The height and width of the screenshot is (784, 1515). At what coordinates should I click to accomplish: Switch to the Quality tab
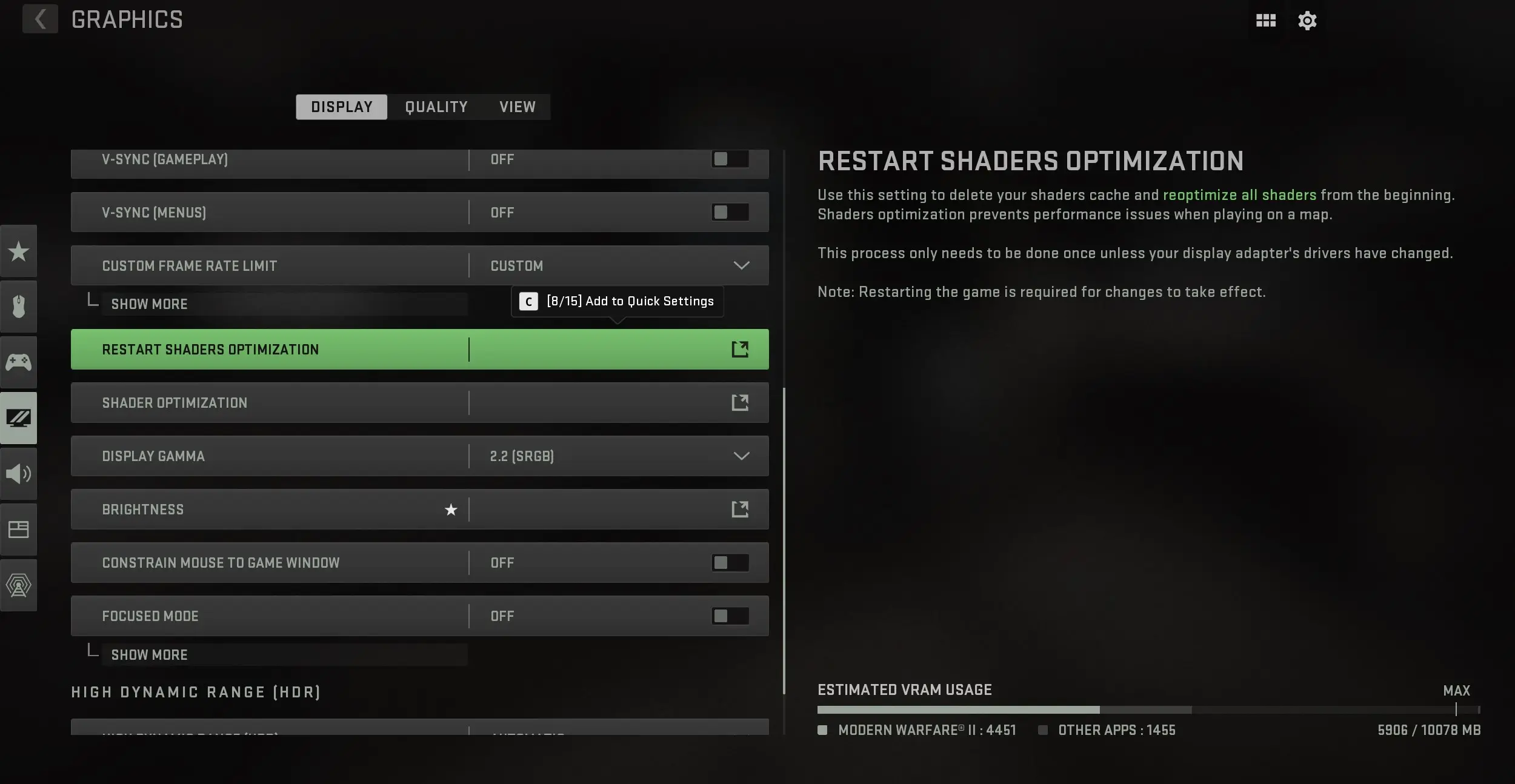pos(436,107)
